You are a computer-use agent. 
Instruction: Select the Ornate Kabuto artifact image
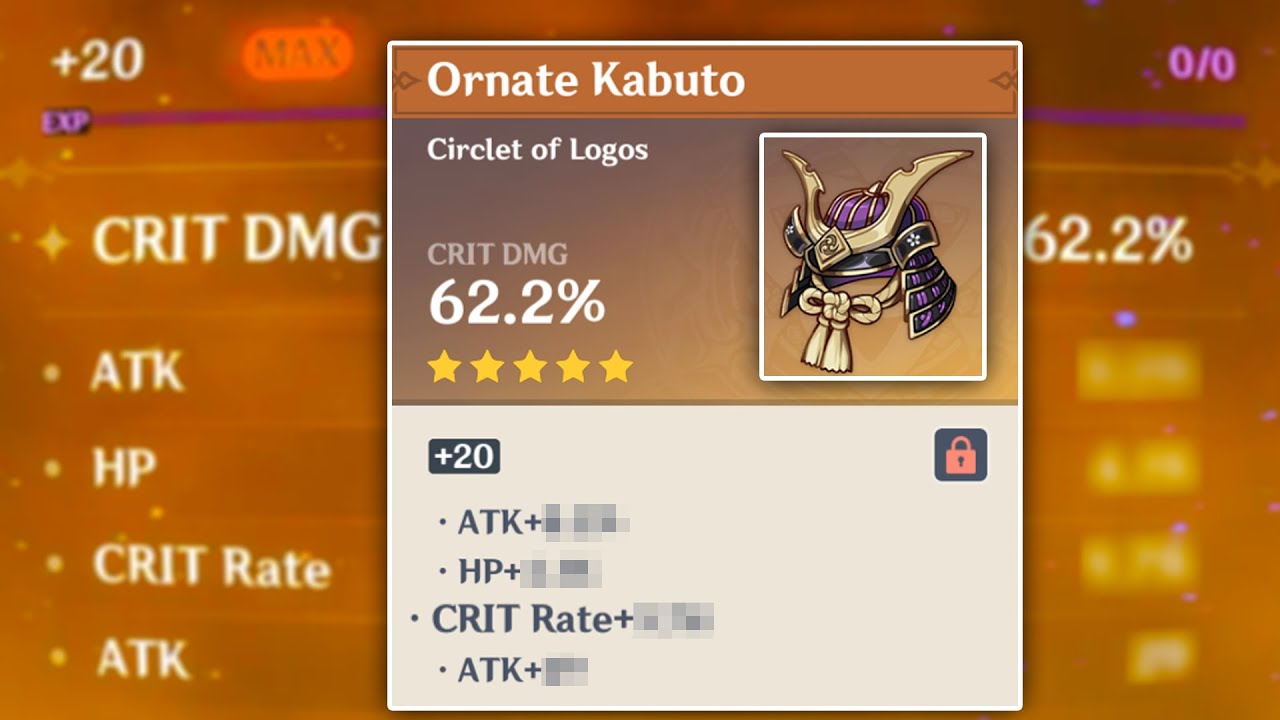[x=873, y=257]
